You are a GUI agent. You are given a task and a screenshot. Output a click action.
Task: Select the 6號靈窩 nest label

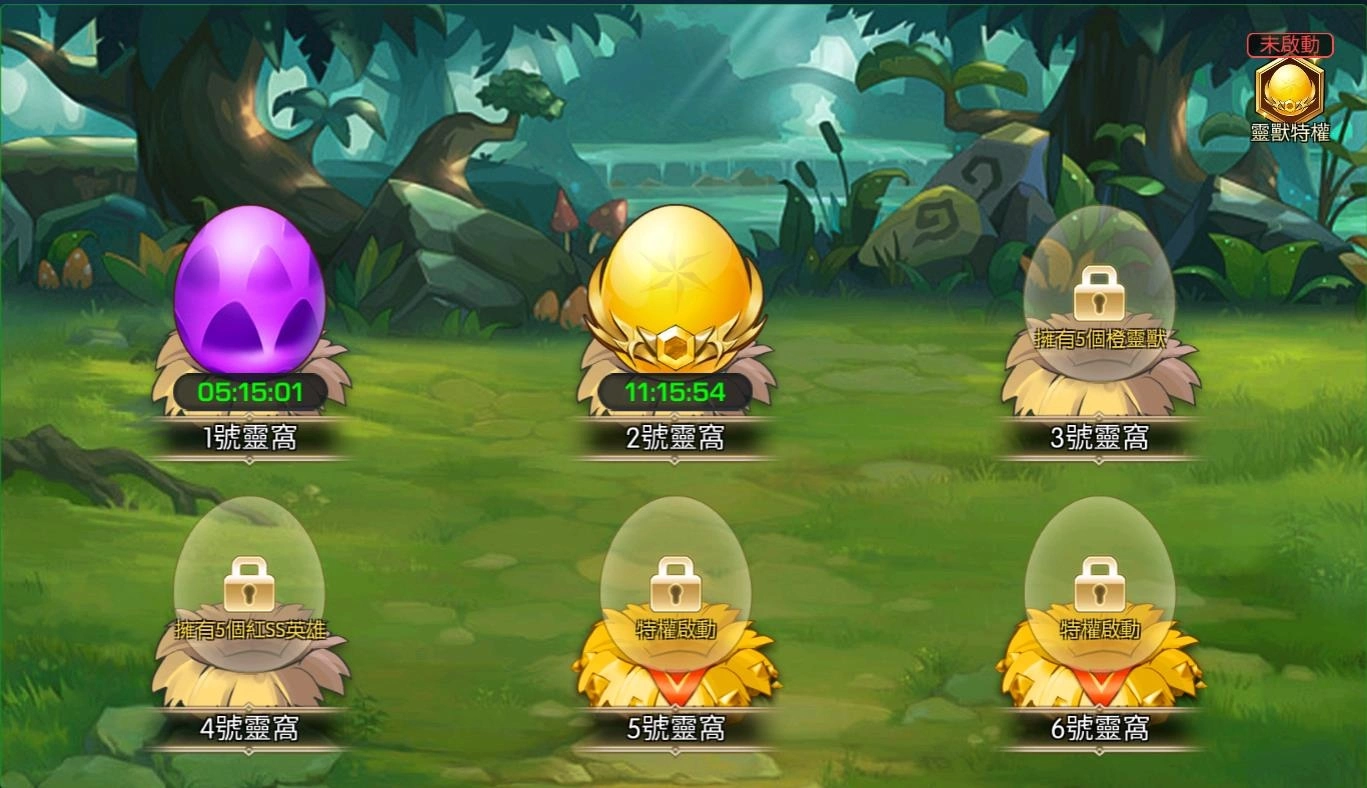(1100, 729)
